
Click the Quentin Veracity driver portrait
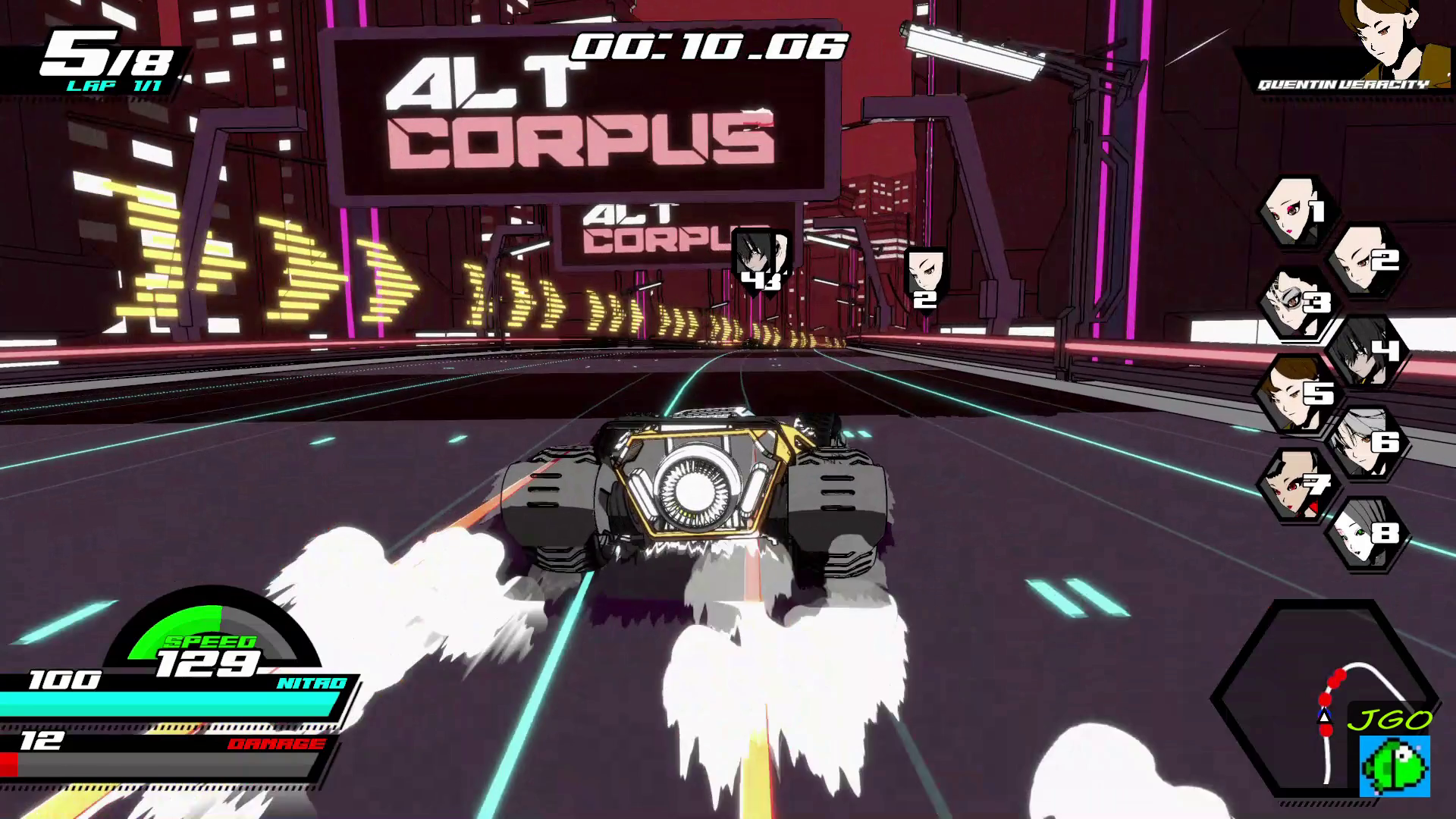1394,36
